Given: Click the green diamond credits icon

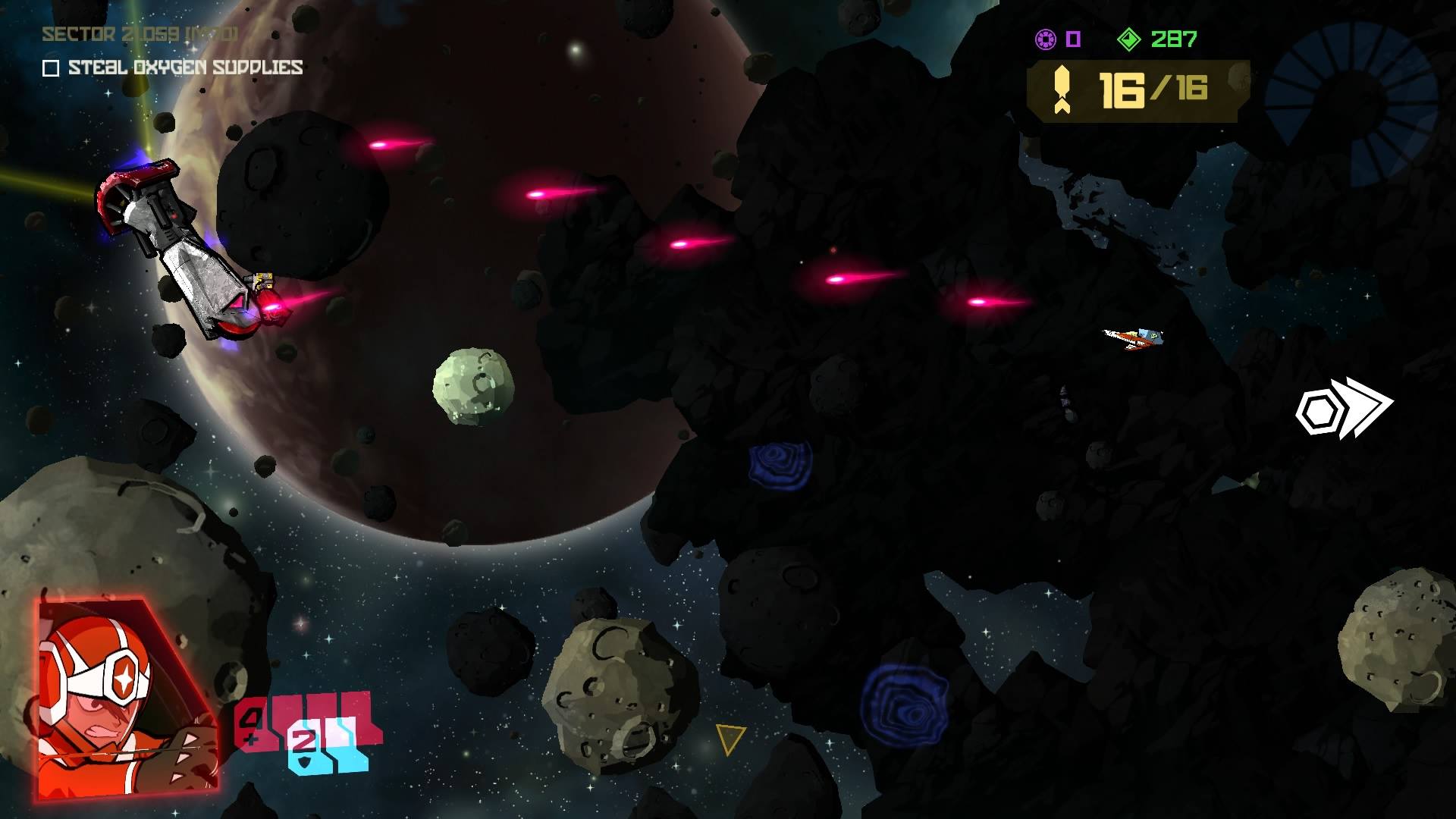Looking at the screenshot, I should coord(1129,39).
